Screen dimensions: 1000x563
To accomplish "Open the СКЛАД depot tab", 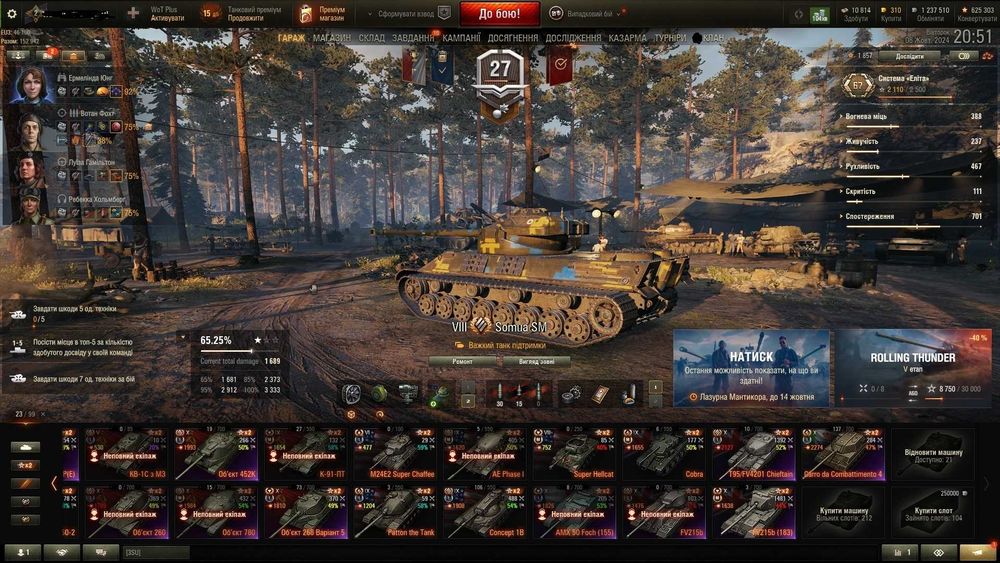I will tap(371, 38).
